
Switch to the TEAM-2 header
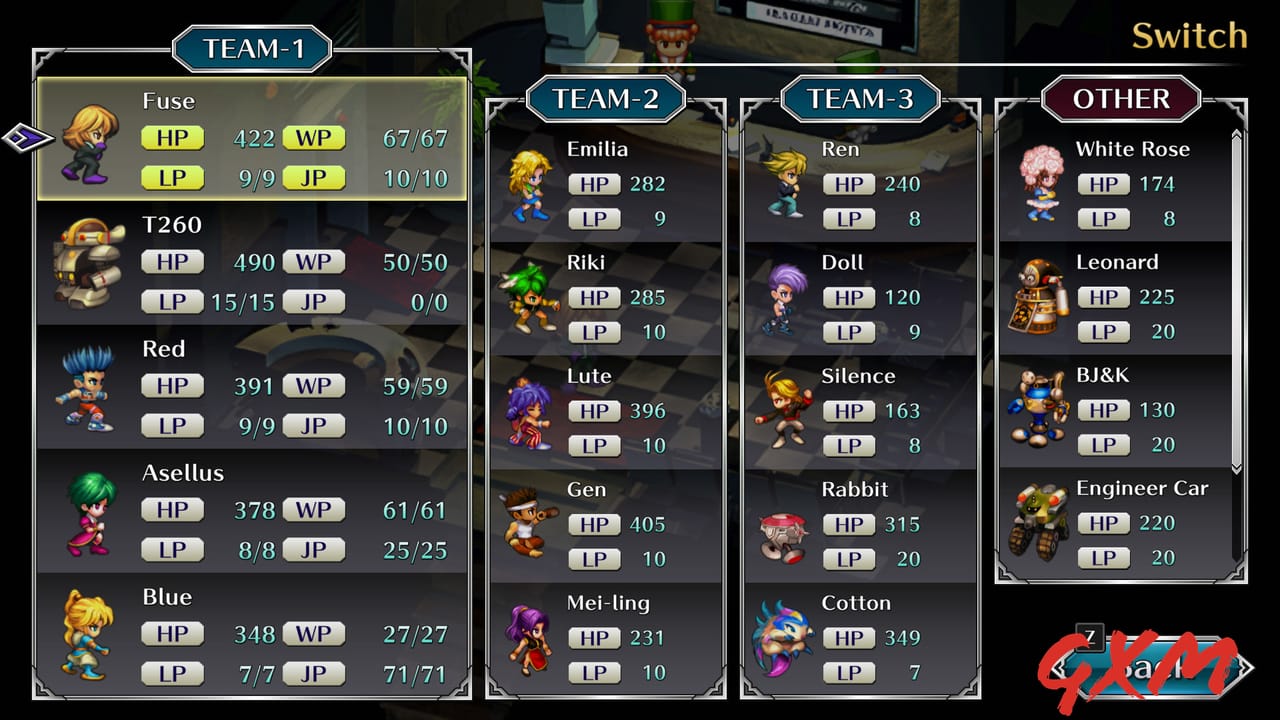pos(605,100)
